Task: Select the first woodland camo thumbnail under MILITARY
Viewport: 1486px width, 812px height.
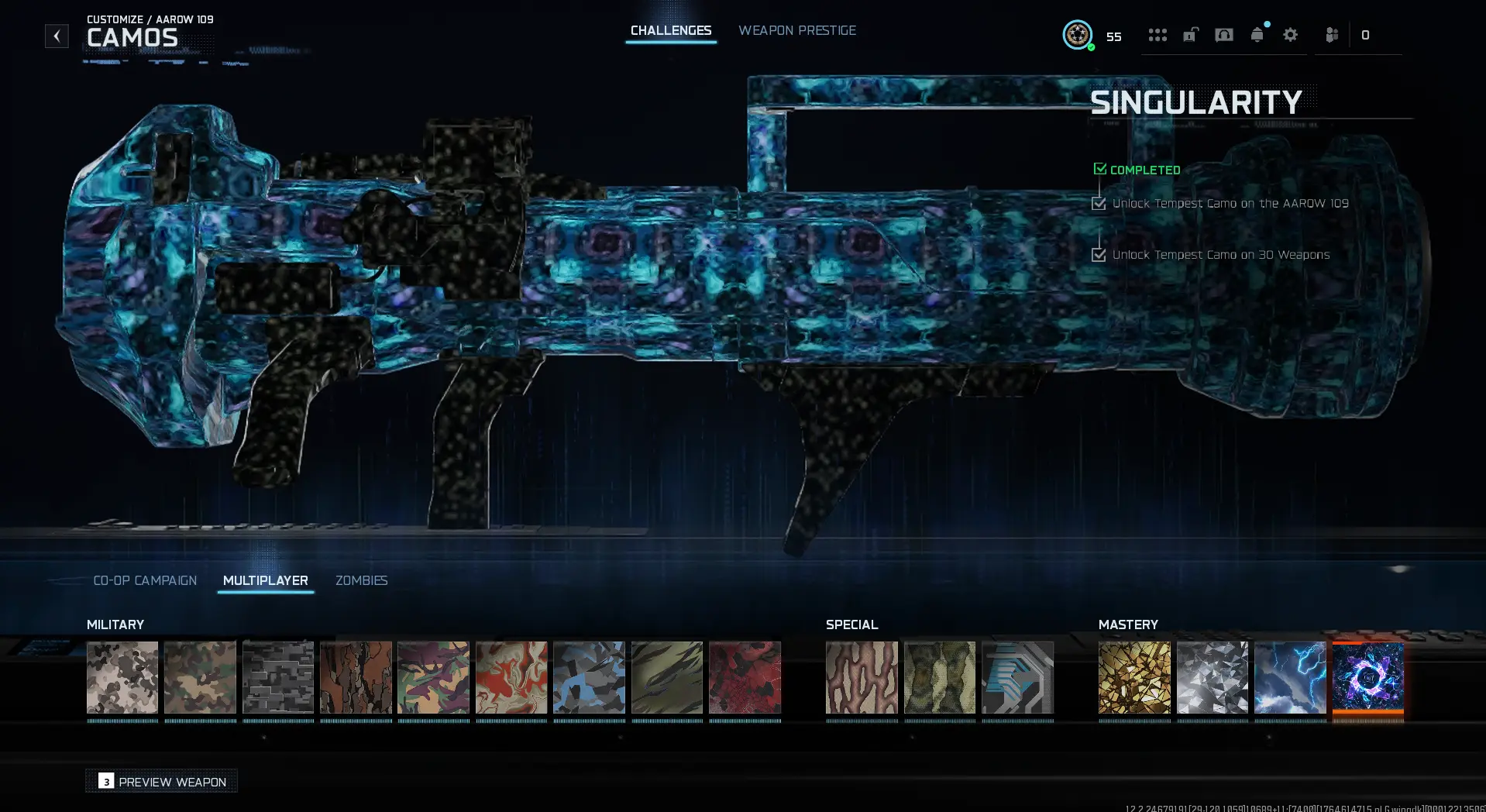Action: [x=122, y=680]
